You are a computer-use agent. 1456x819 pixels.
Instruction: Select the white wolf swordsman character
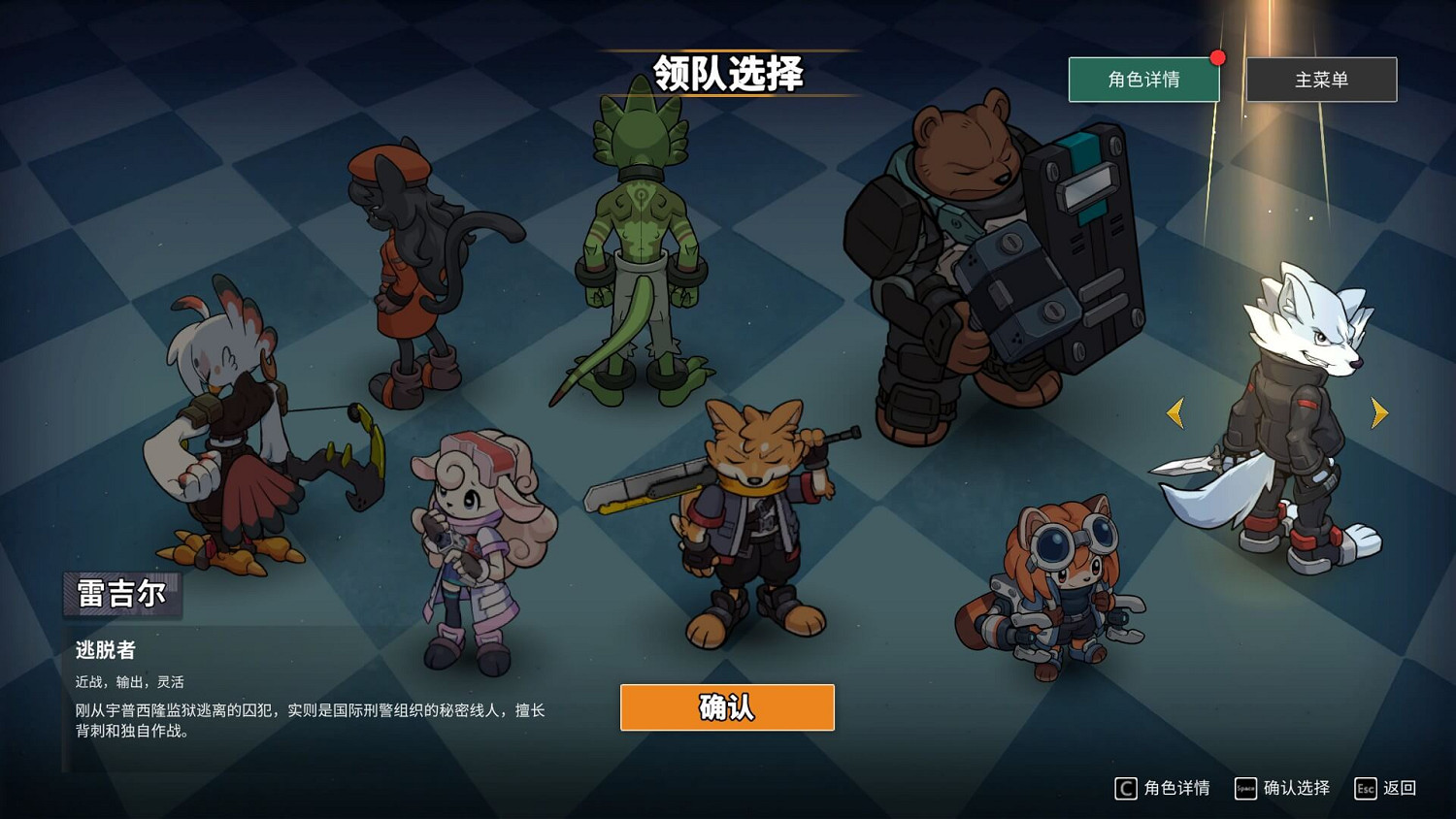tap(1291, 408)
